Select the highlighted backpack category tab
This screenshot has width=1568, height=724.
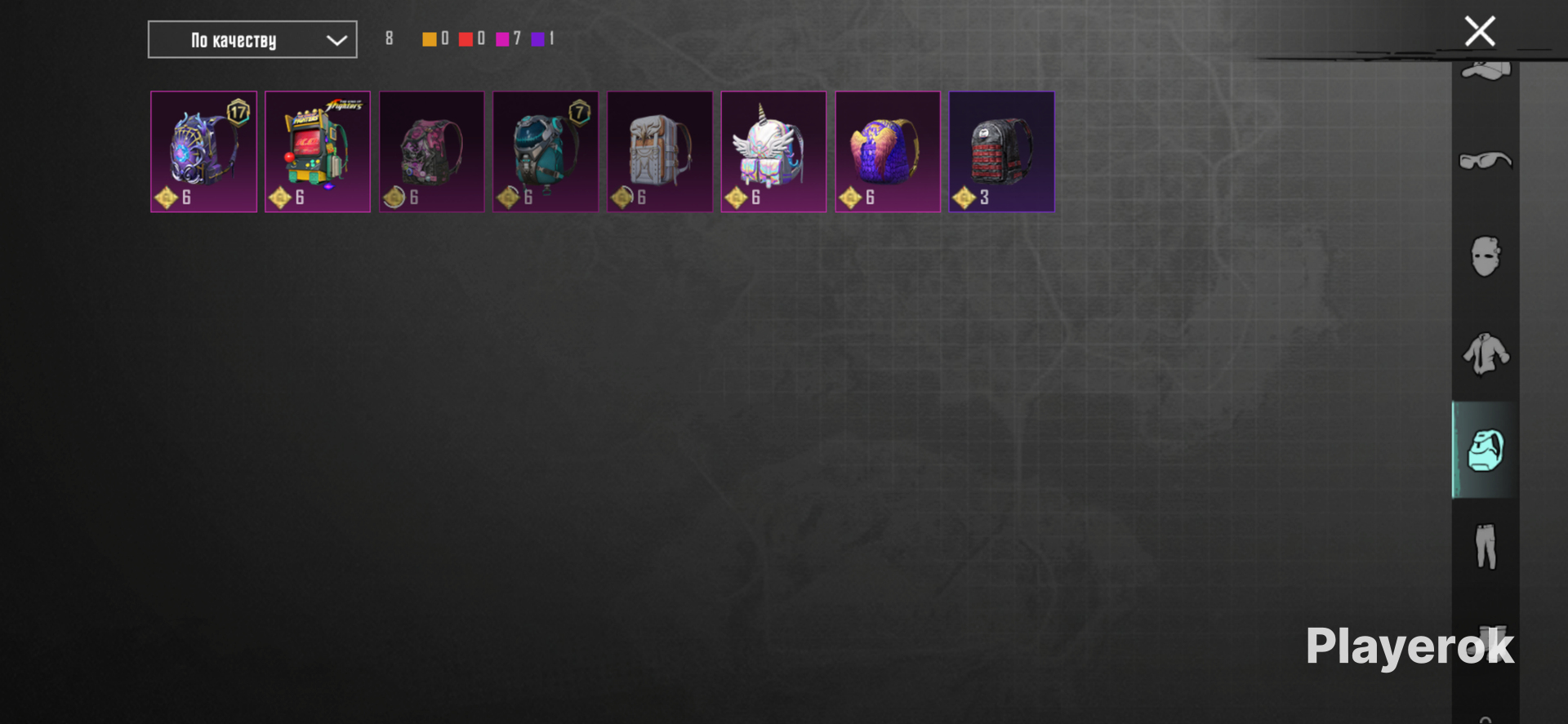click(1486, 450)
